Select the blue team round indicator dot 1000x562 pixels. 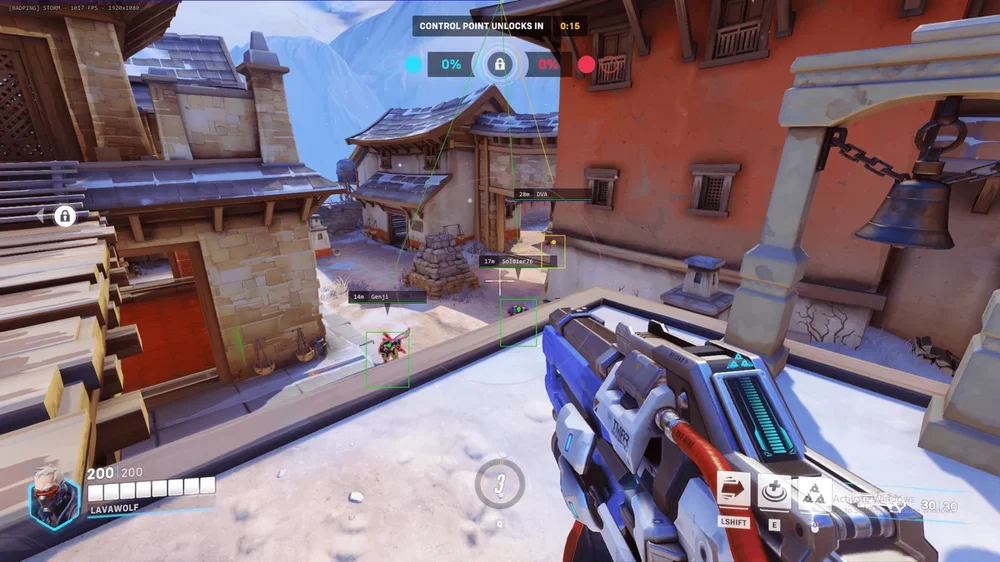click(413, 65)
